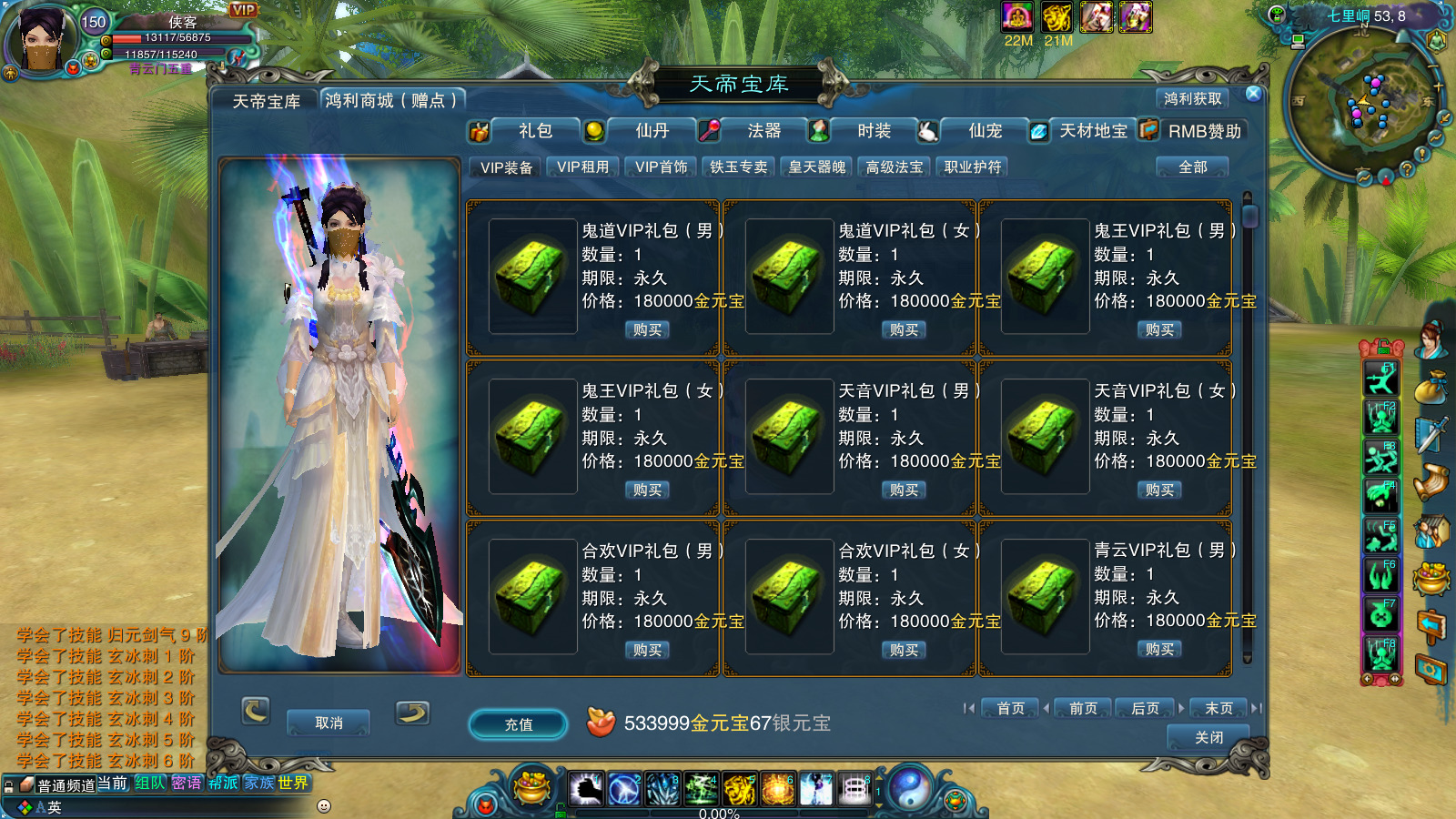Click the 关闭 button
1456x819 pixels.
(1208, 737)
